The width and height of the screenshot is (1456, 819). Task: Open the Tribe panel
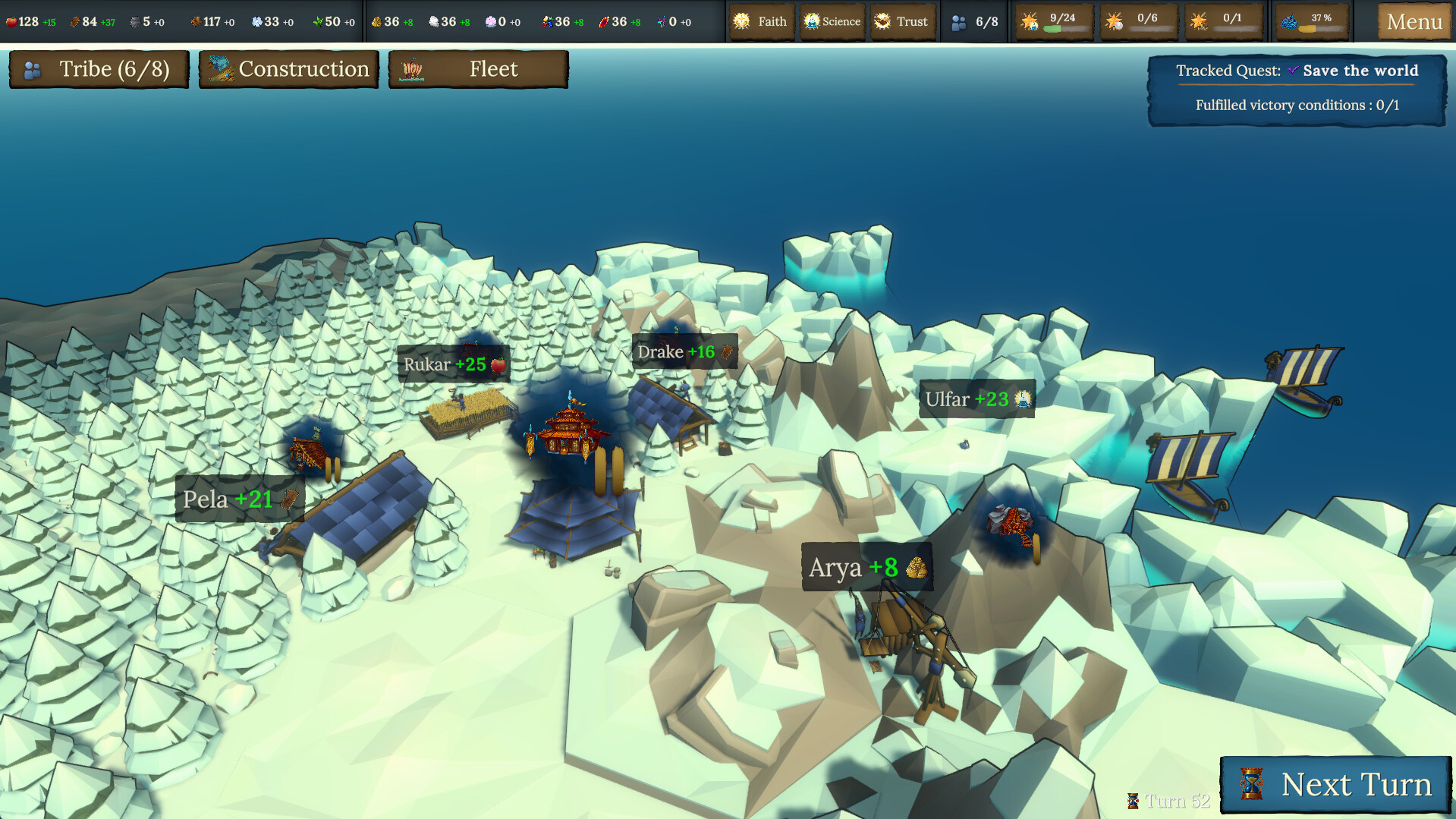99,69
